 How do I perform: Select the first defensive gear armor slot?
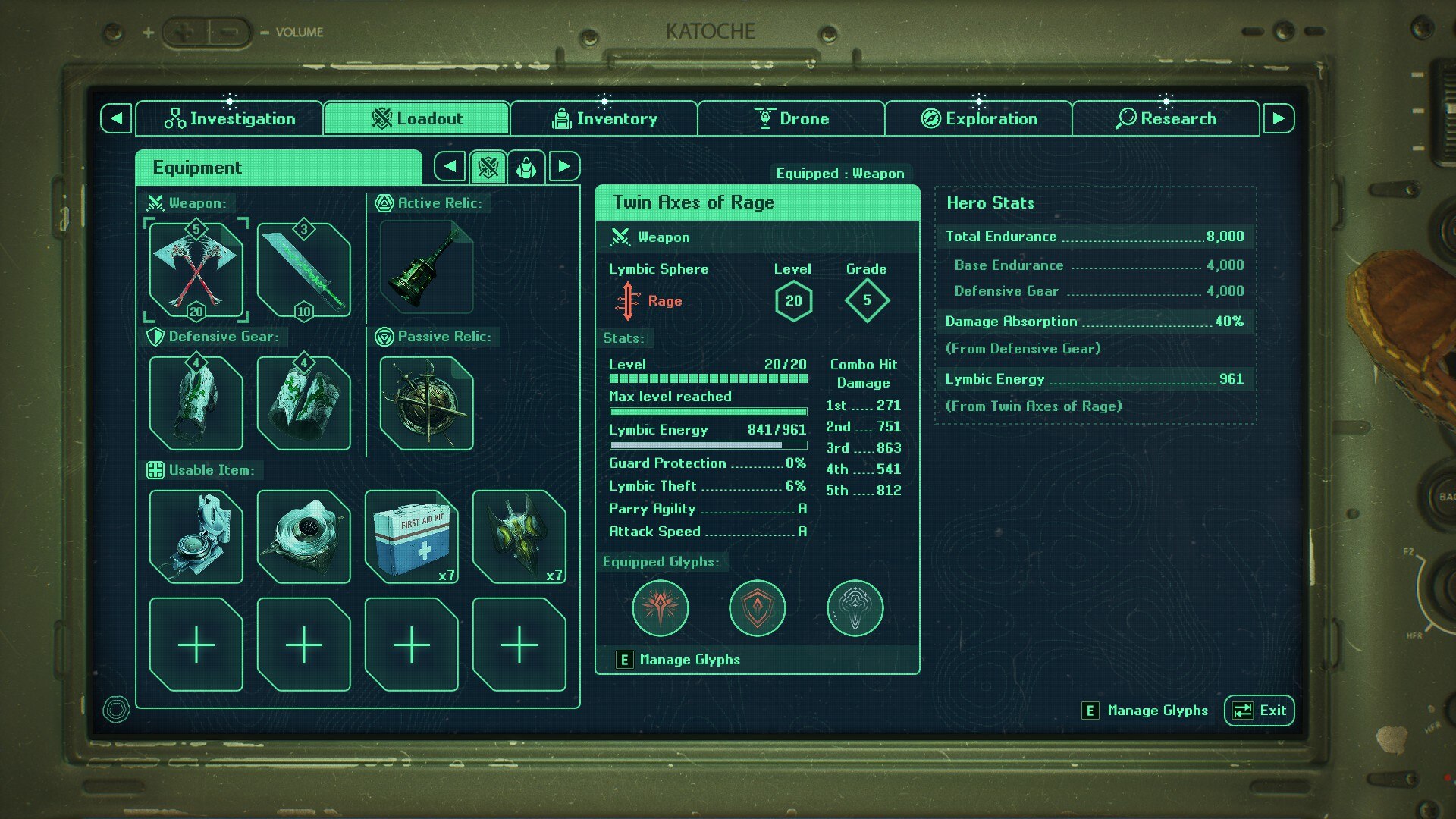[196, 403]
